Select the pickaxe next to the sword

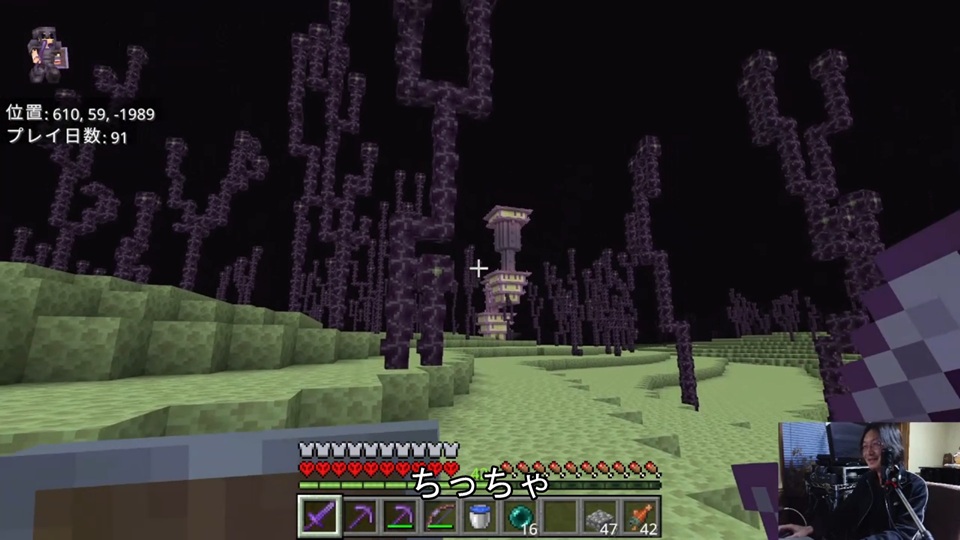358,515
